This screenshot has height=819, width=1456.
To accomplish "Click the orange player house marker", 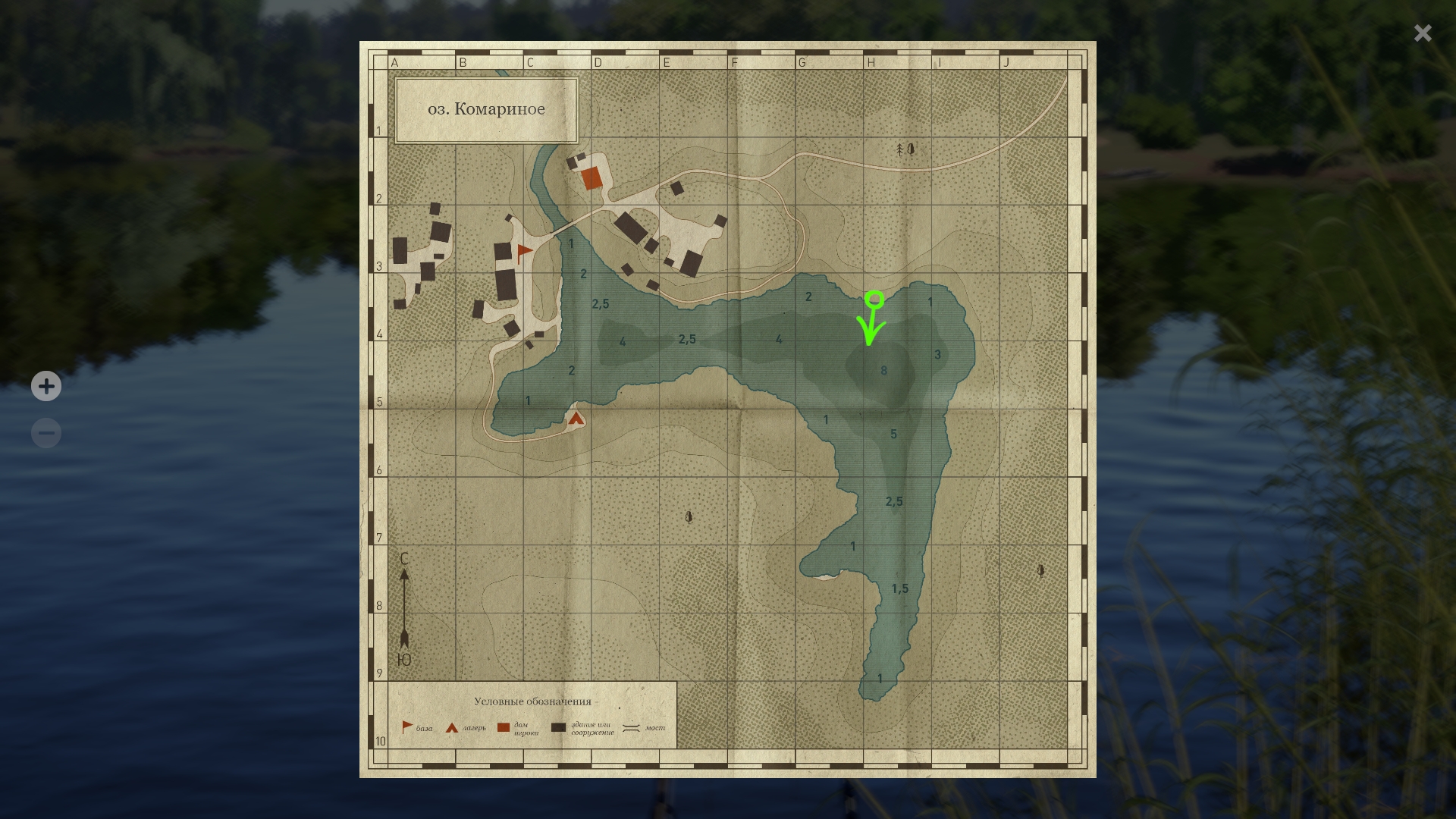I will pyautogui.click(x=591, y=178).
